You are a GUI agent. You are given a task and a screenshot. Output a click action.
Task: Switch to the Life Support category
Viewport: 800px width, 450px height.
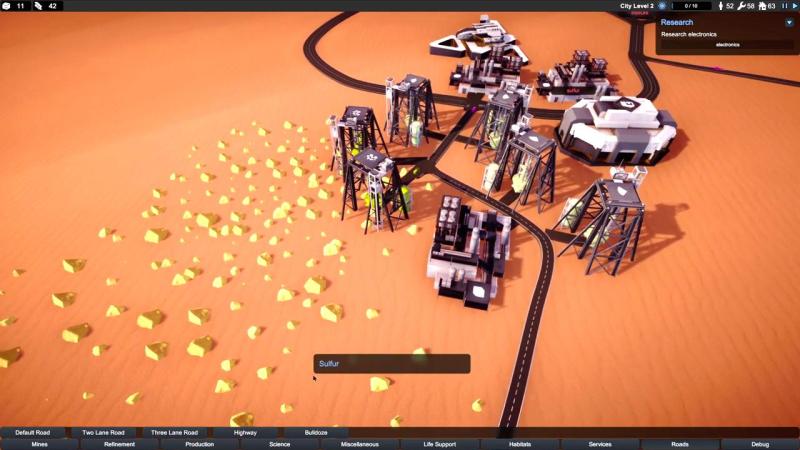point(440,444)
